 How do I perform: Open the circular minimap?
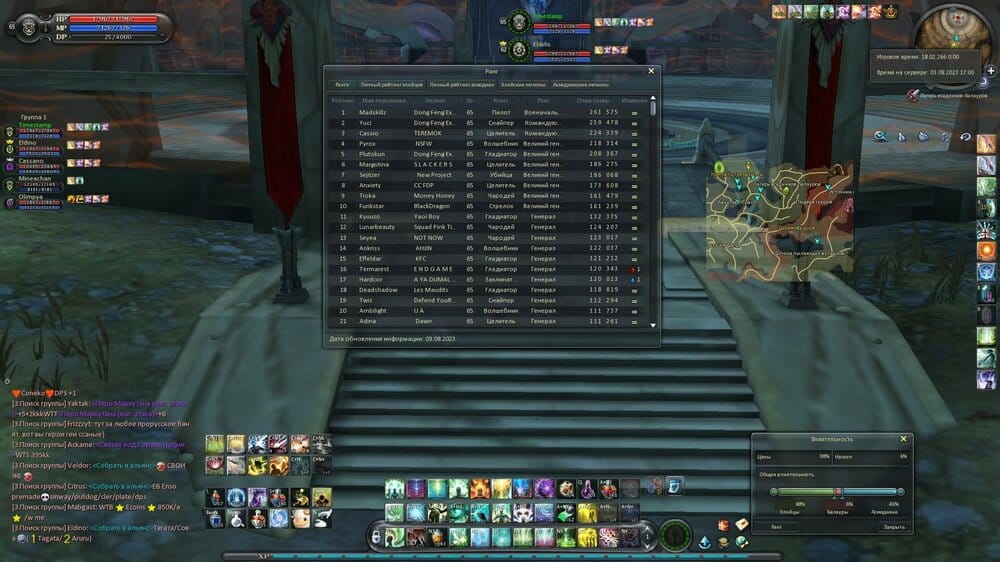pos(958,30)
